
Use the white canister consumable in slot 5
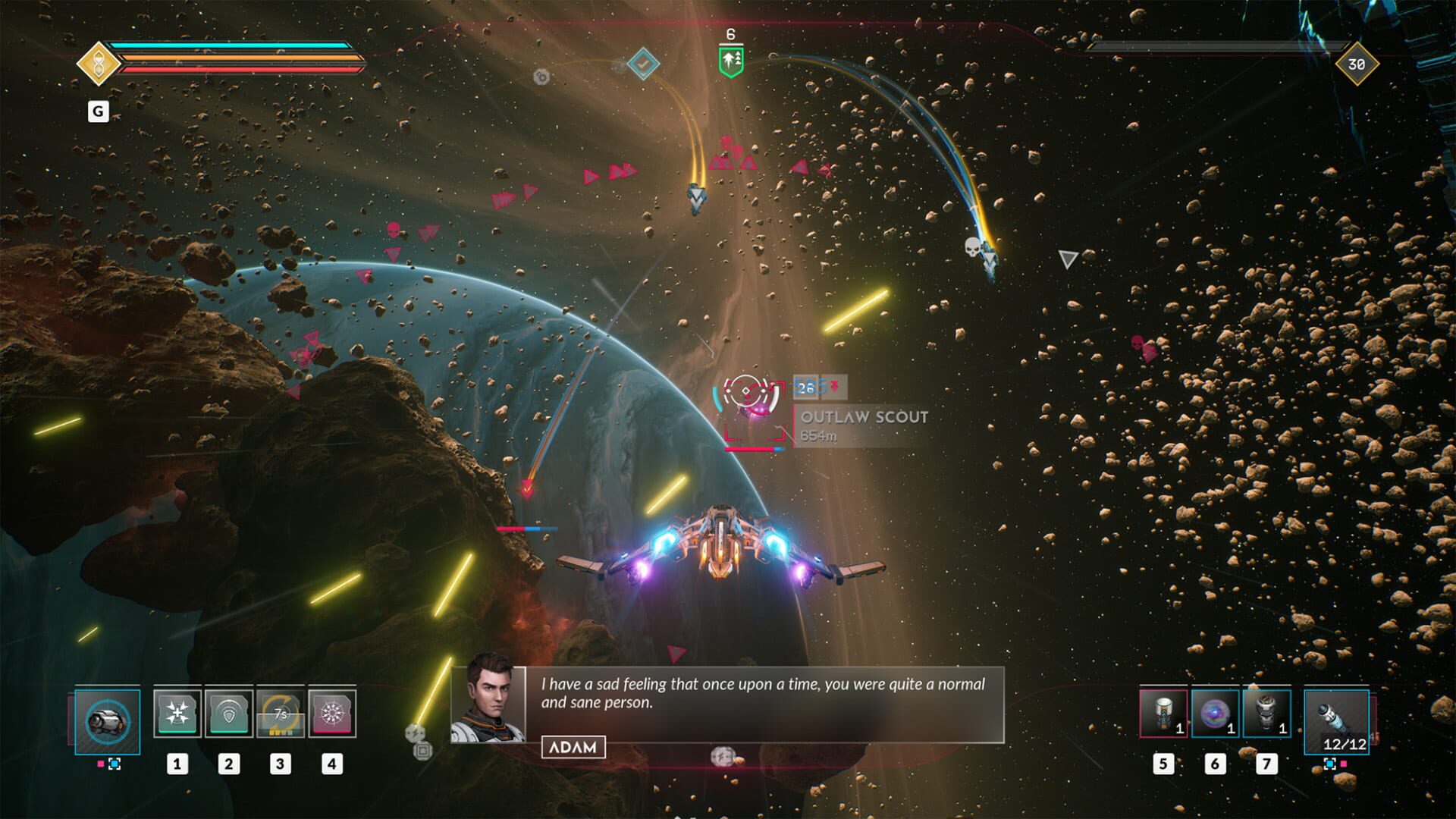1163,713
